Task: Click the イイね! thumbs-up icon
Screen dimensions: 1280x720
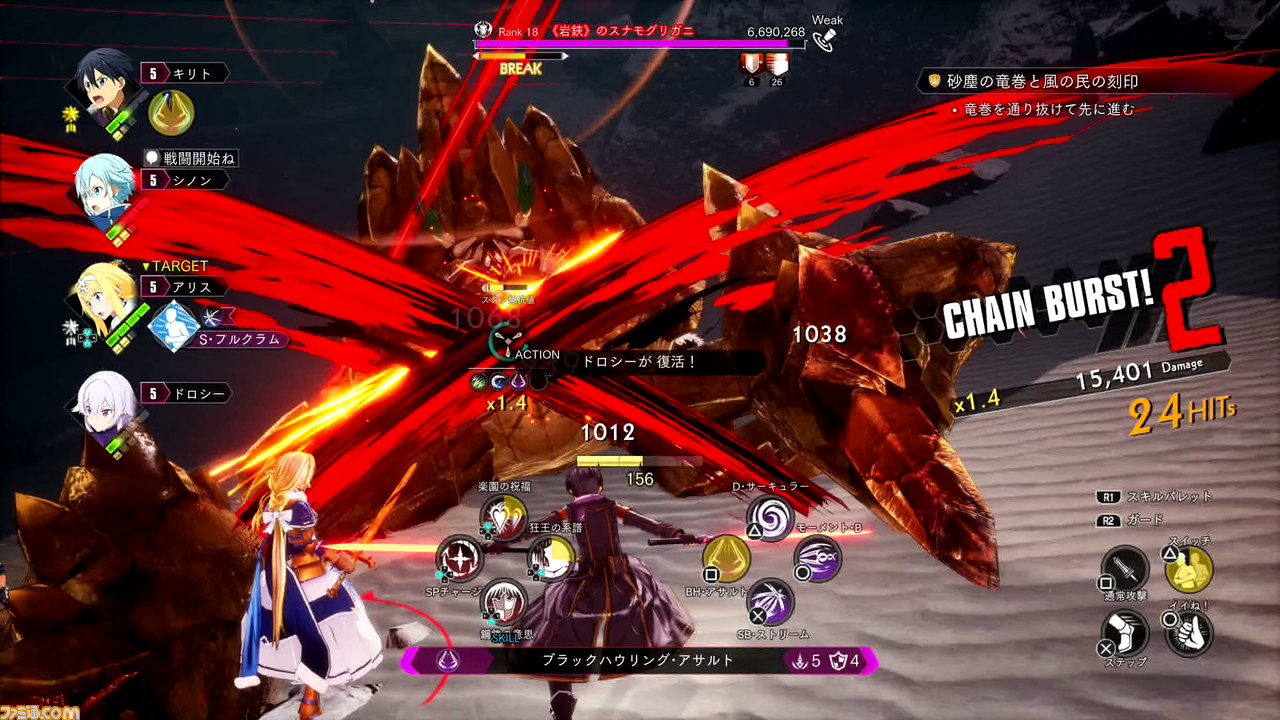Action: 1188,633
